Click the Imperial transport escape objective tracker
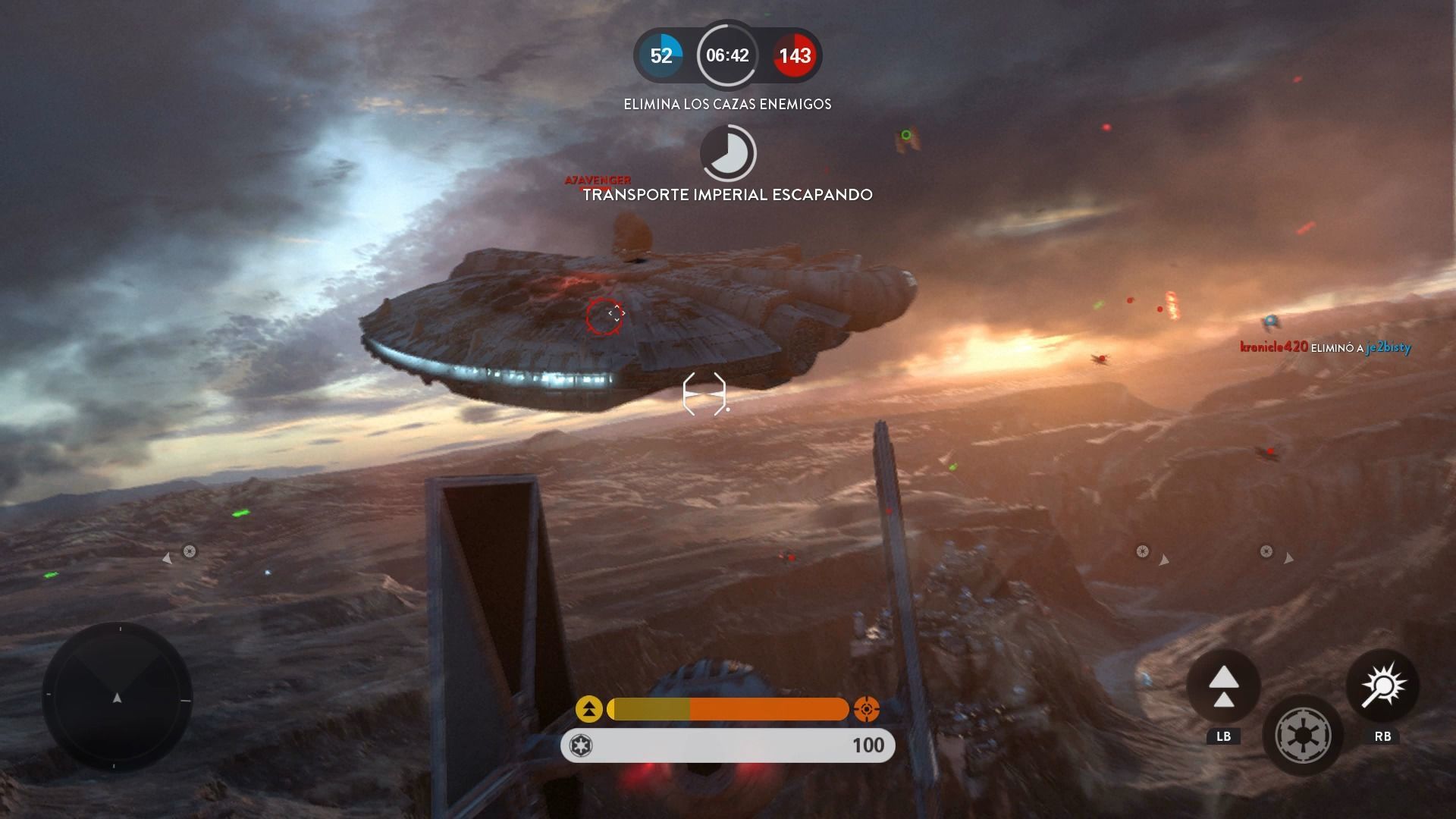Image resolution: width=1456 pixels, height=819 pixels. click(727, 153)
